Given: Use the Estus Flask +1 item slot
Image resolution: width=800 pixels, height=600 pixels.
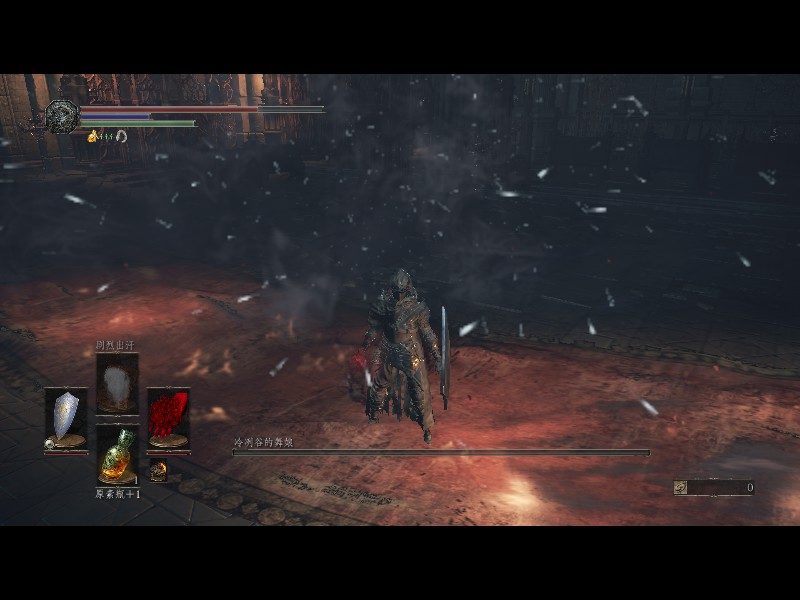Looking at the screenshot, I should [117, 456].
